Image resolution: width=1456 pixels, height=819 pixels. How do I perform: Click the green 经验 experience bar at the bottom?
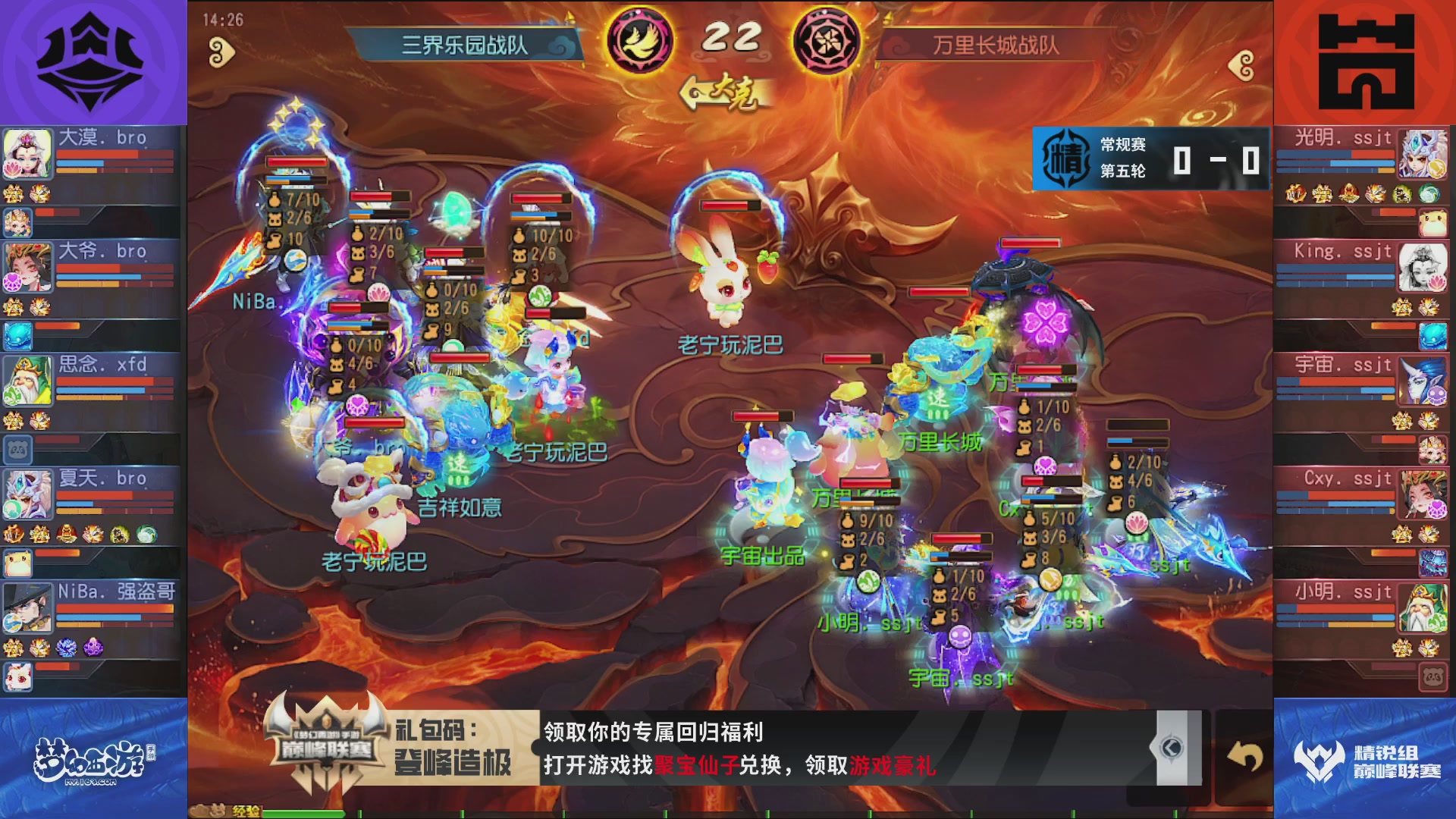pos(303,811)
